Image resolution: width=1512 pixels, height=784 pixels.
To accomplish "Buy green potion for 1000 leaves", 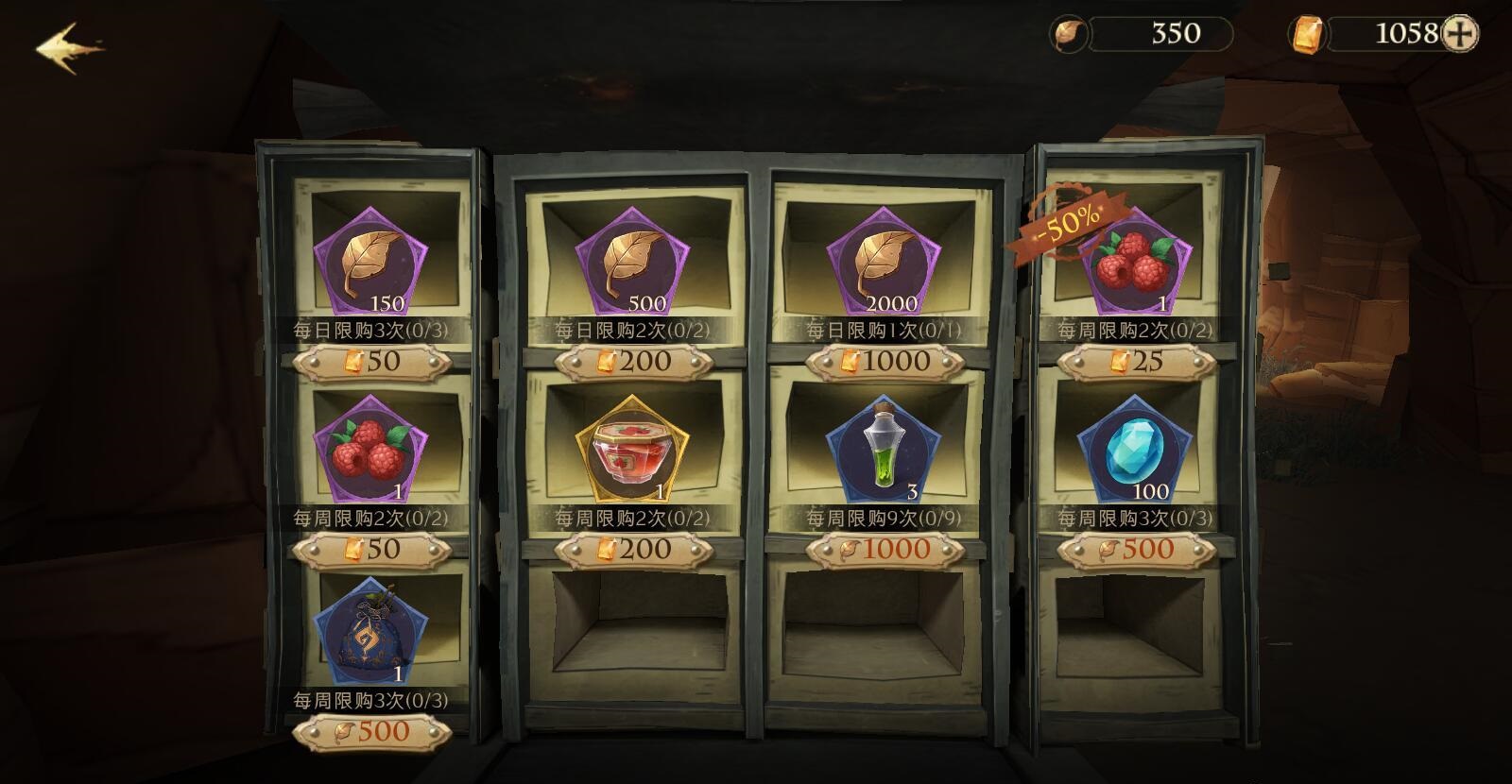I will 885,549.
